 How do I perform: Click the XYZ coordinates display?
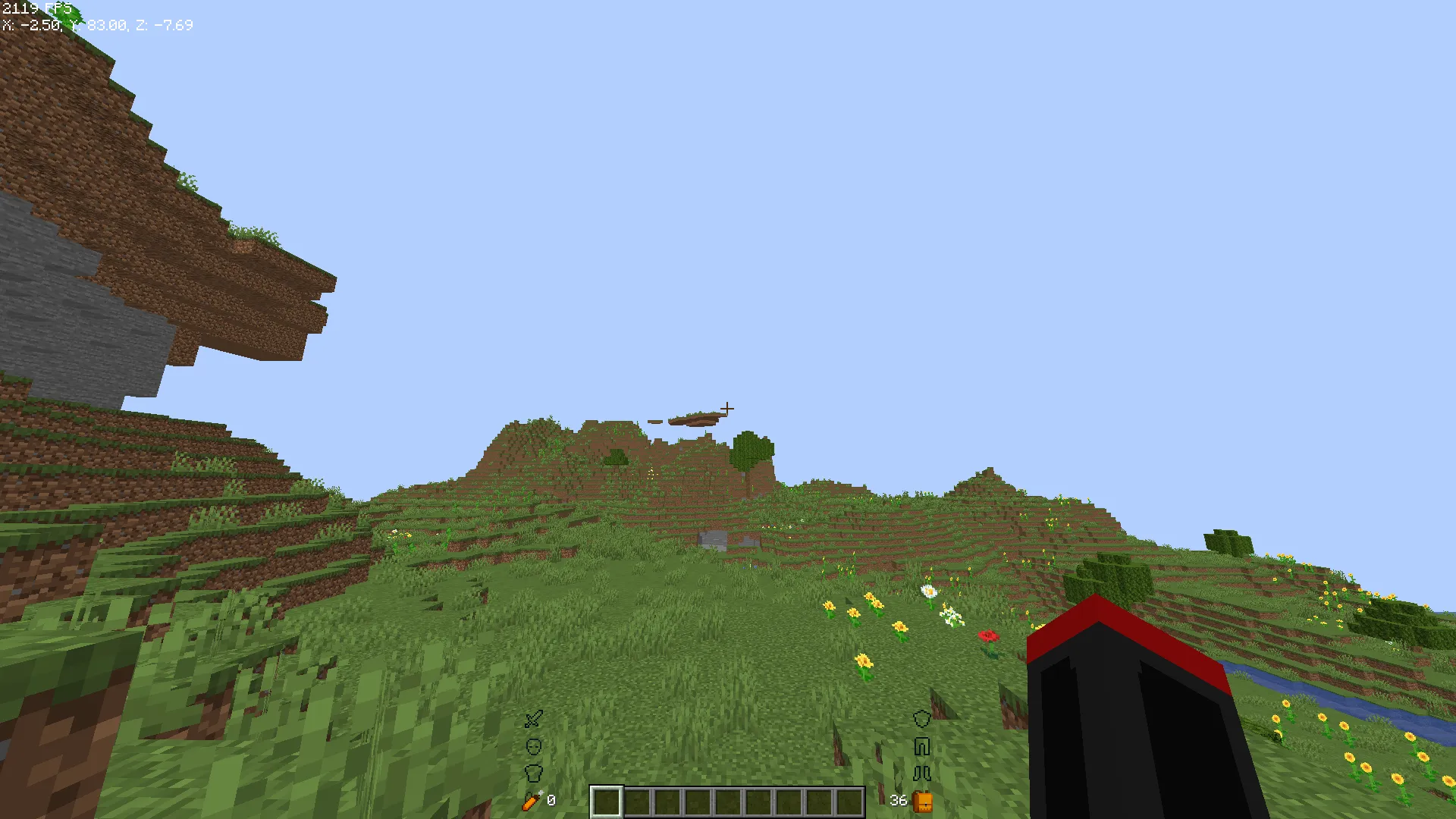click(x=99, y=25)
